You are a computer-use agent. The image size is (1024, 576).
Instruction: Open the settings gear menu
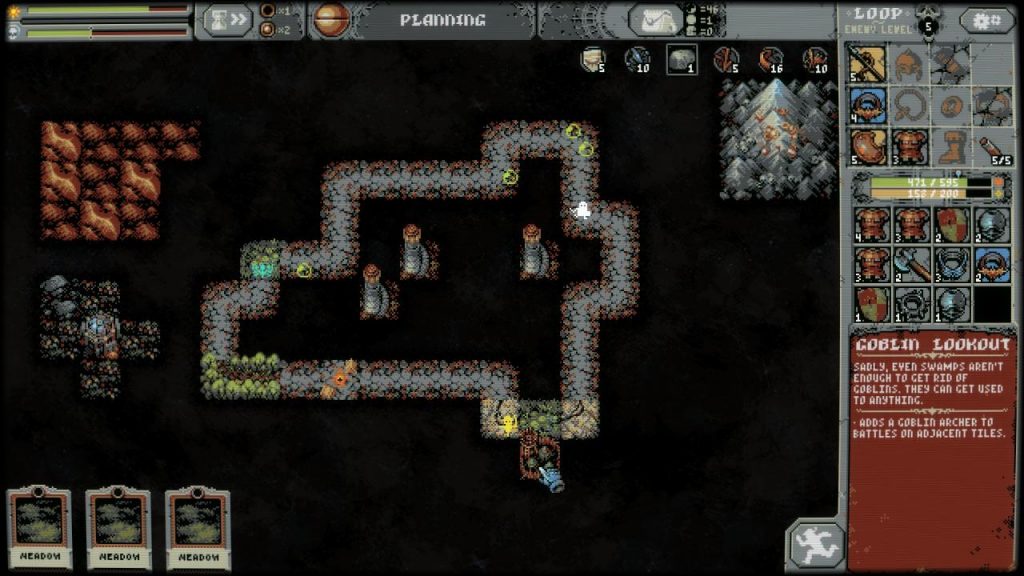pos(986,20)
